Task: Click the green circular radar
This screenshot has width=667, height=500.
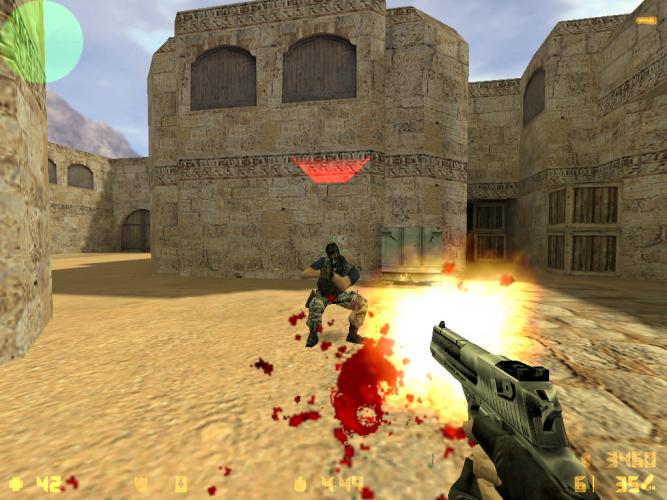Action: [x=41, y=41]
